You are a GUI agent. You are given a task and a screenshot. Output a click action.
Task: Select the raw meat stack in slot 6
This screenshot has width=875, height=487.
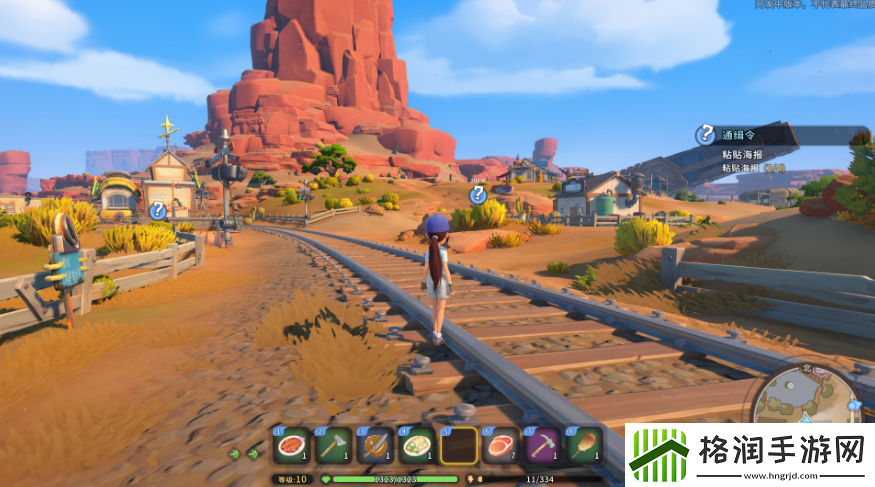501,445
